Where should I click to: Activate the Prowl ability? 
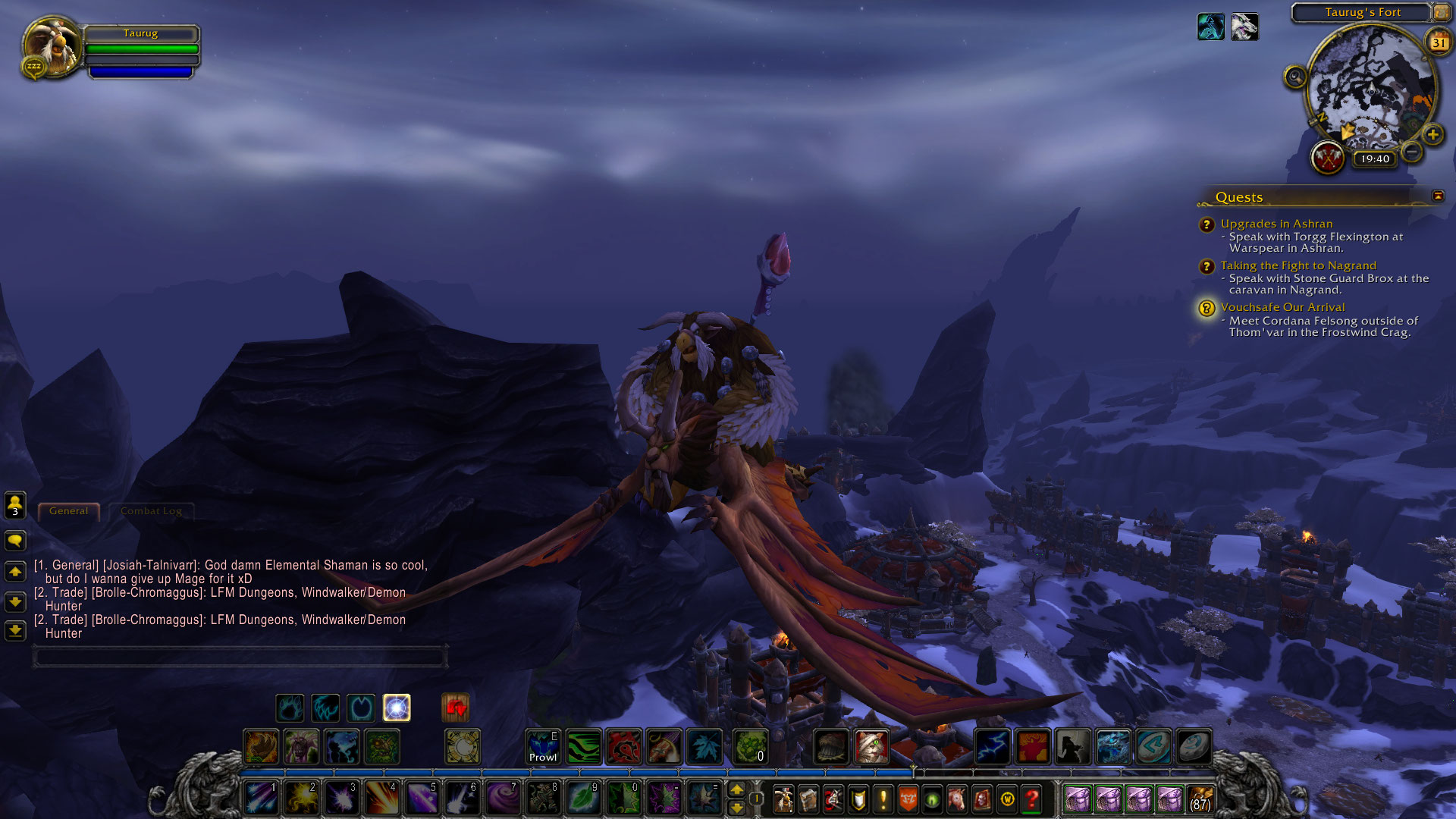coord(543,746)
